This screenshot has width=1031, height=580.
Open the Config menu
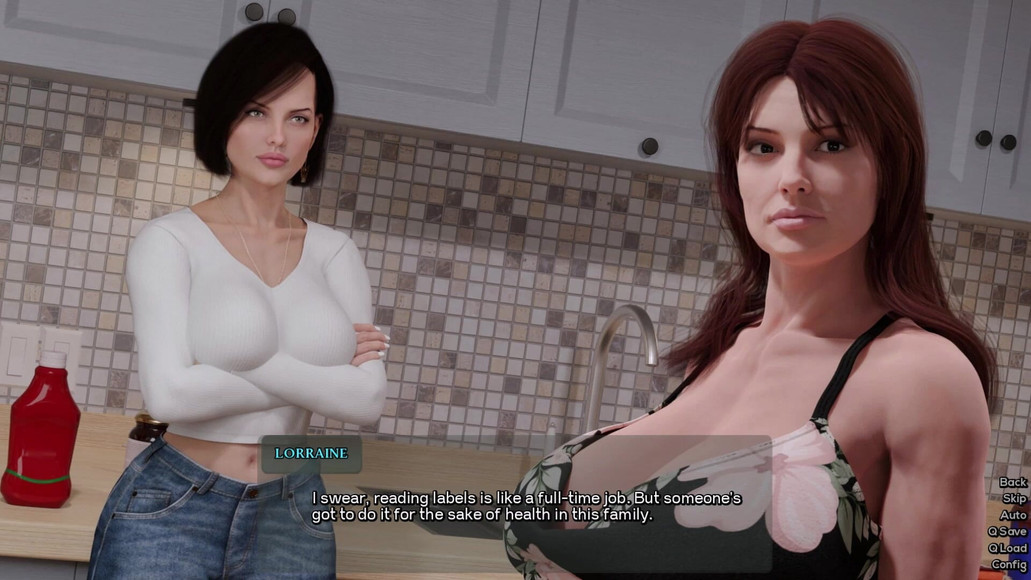[x=1008, y=565]
